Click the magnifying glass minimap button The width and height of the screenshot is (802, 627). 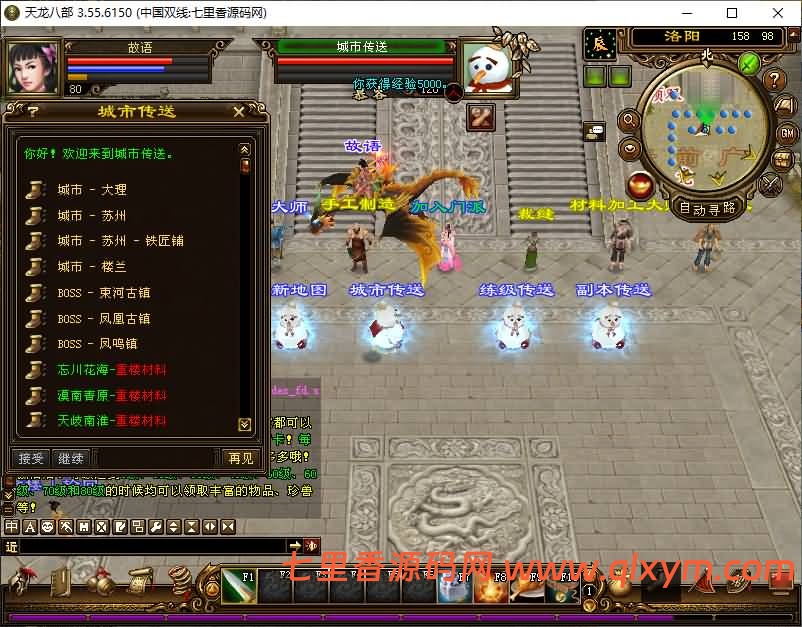coord(630,120)
